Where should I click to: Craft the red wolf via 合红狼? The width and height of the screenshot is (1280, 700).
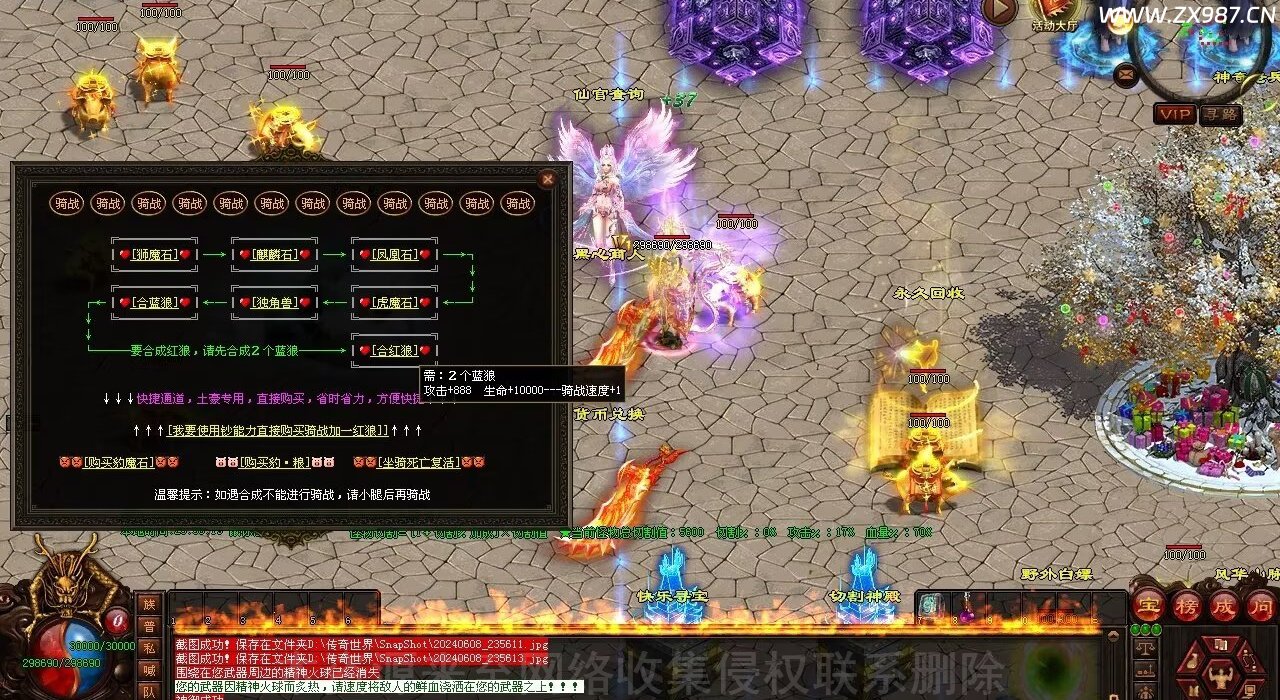coord(394,350)
